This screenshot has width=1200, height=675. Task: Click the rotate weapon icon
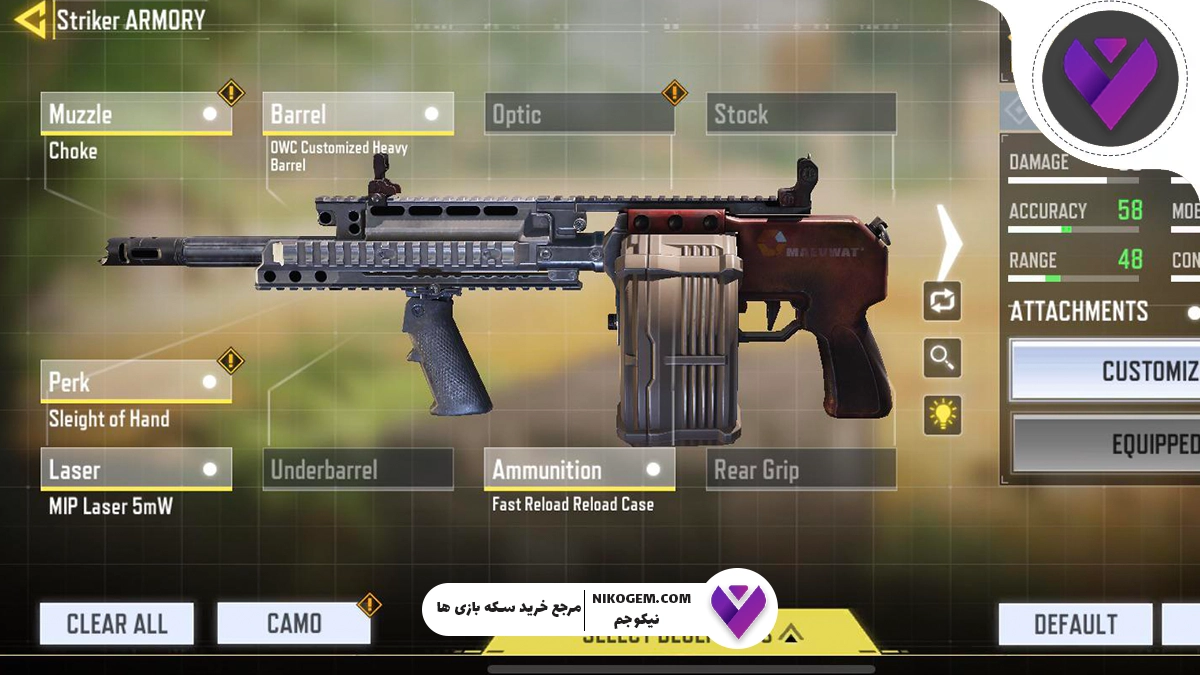942,301
